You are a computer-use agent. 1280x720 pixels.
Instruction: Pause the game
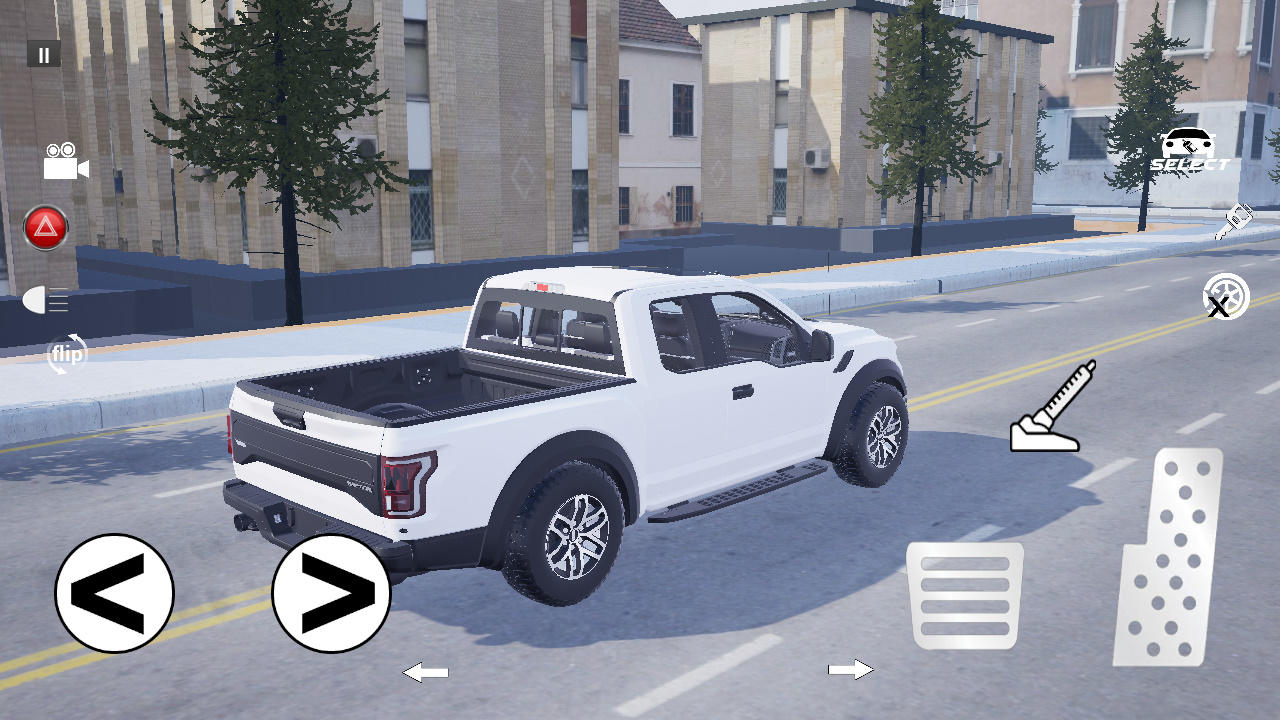(43, 54)
